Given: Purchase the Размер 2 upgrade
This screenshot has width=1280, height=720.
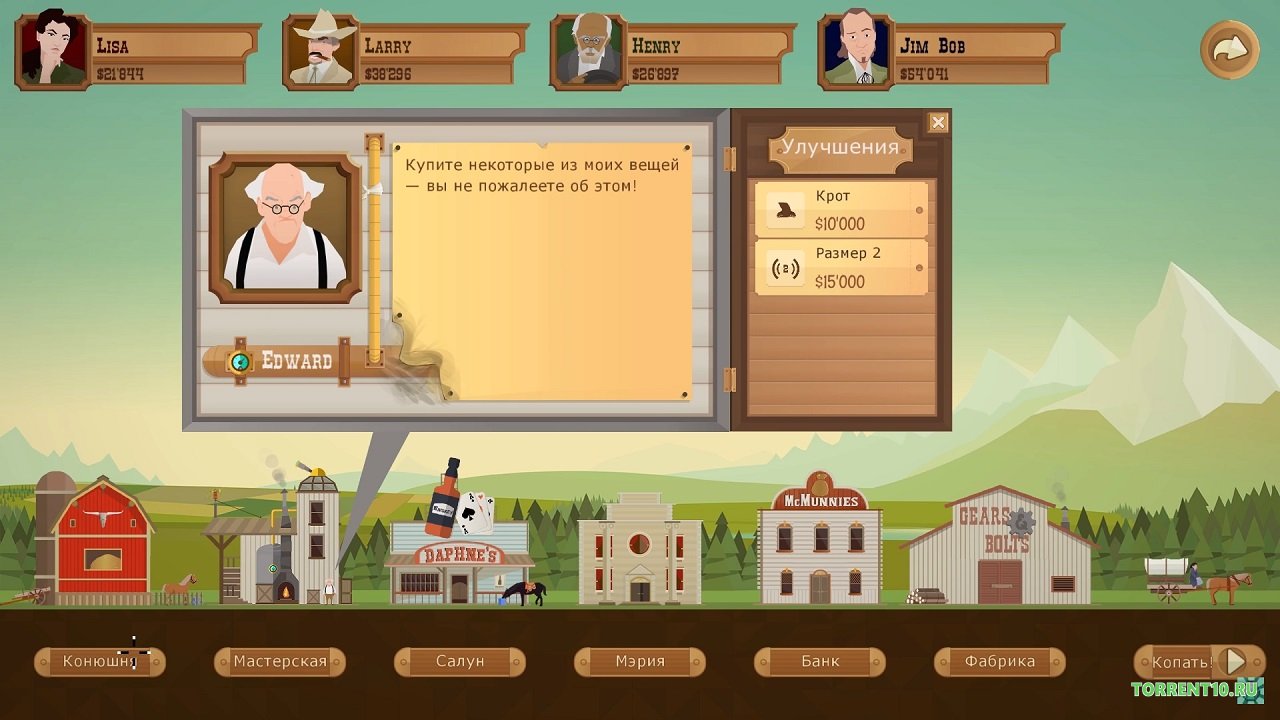Looking at the screenshot, I should click(x=840, y=268).
